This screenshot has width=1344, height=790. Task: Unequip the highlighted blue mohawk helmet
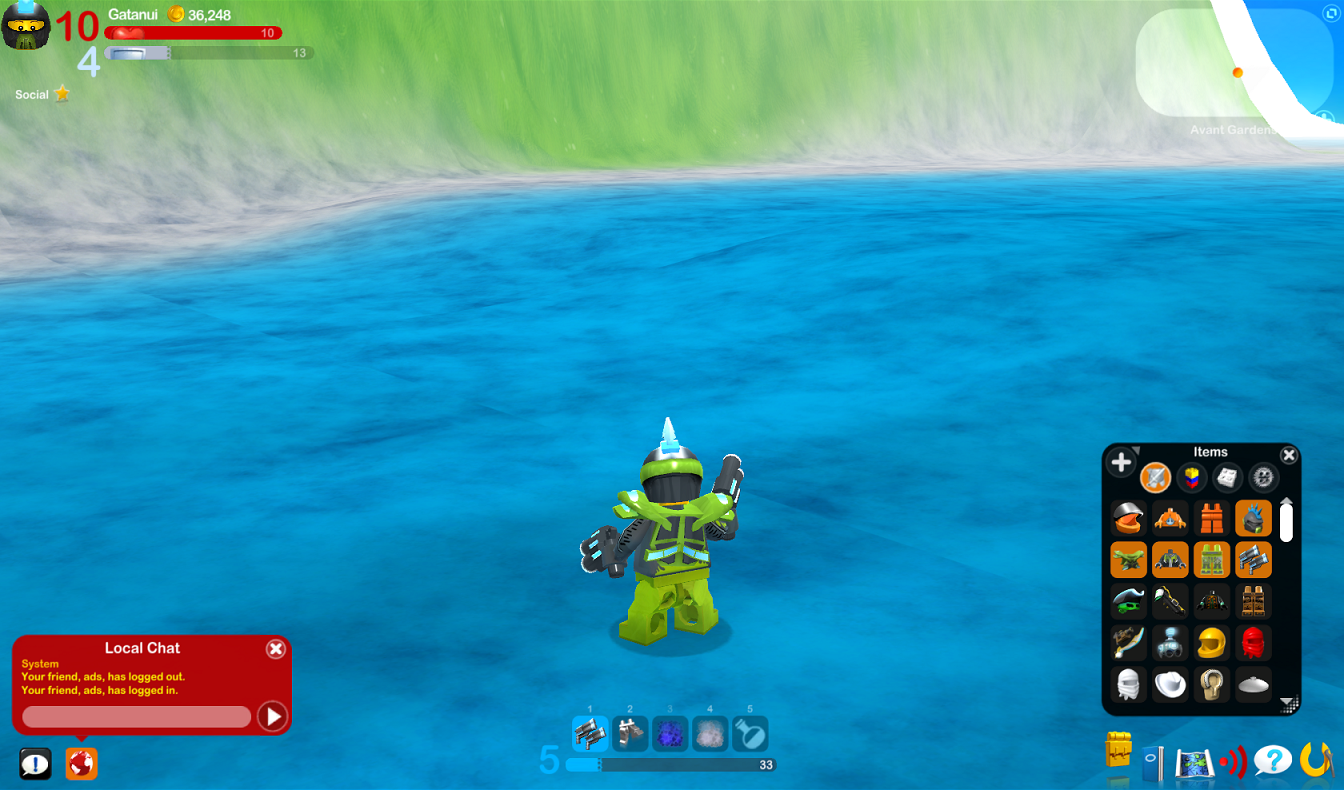point(1253,518)
